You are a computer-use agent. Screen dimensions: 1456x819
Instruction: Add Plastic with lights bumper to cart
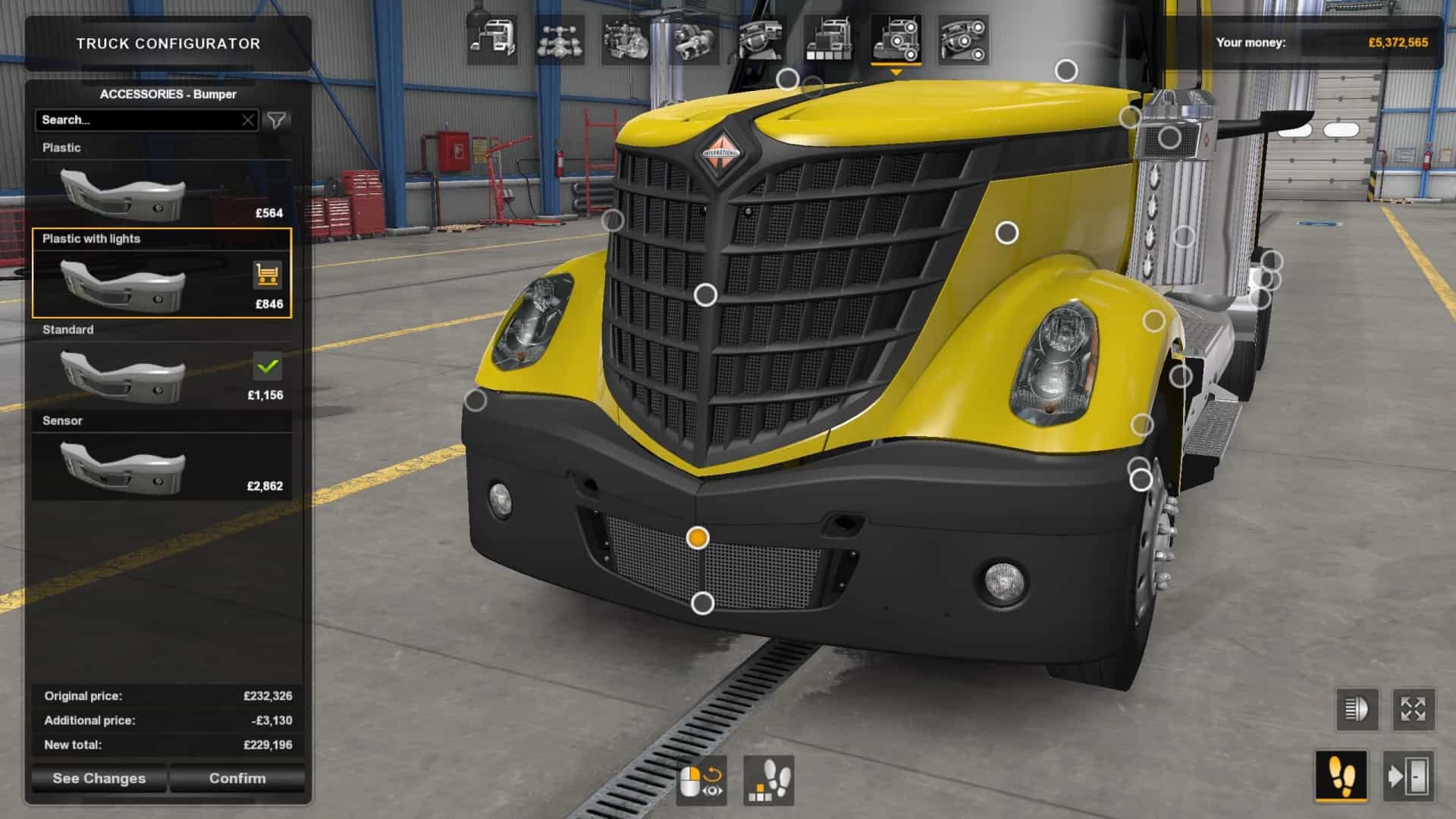(x=267, y=275)
